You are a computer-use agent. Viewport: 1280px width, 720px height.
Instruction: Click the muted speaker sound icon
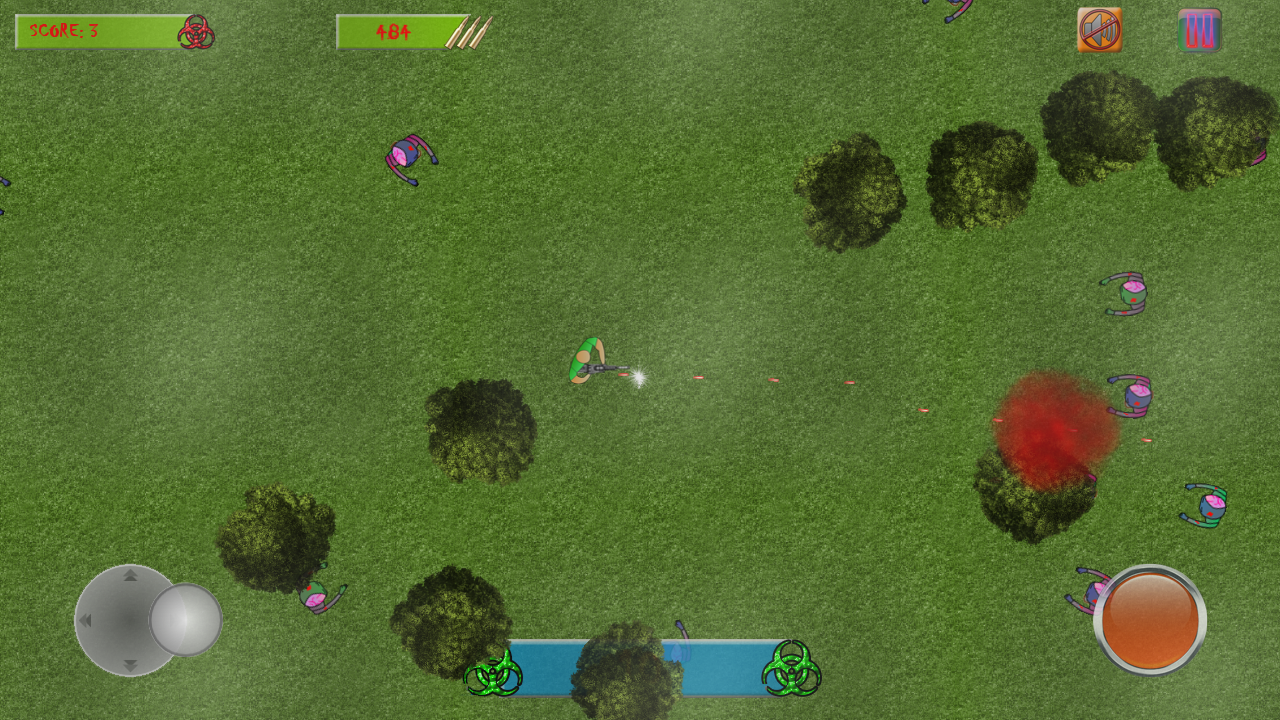click(x=1099, y=29)
